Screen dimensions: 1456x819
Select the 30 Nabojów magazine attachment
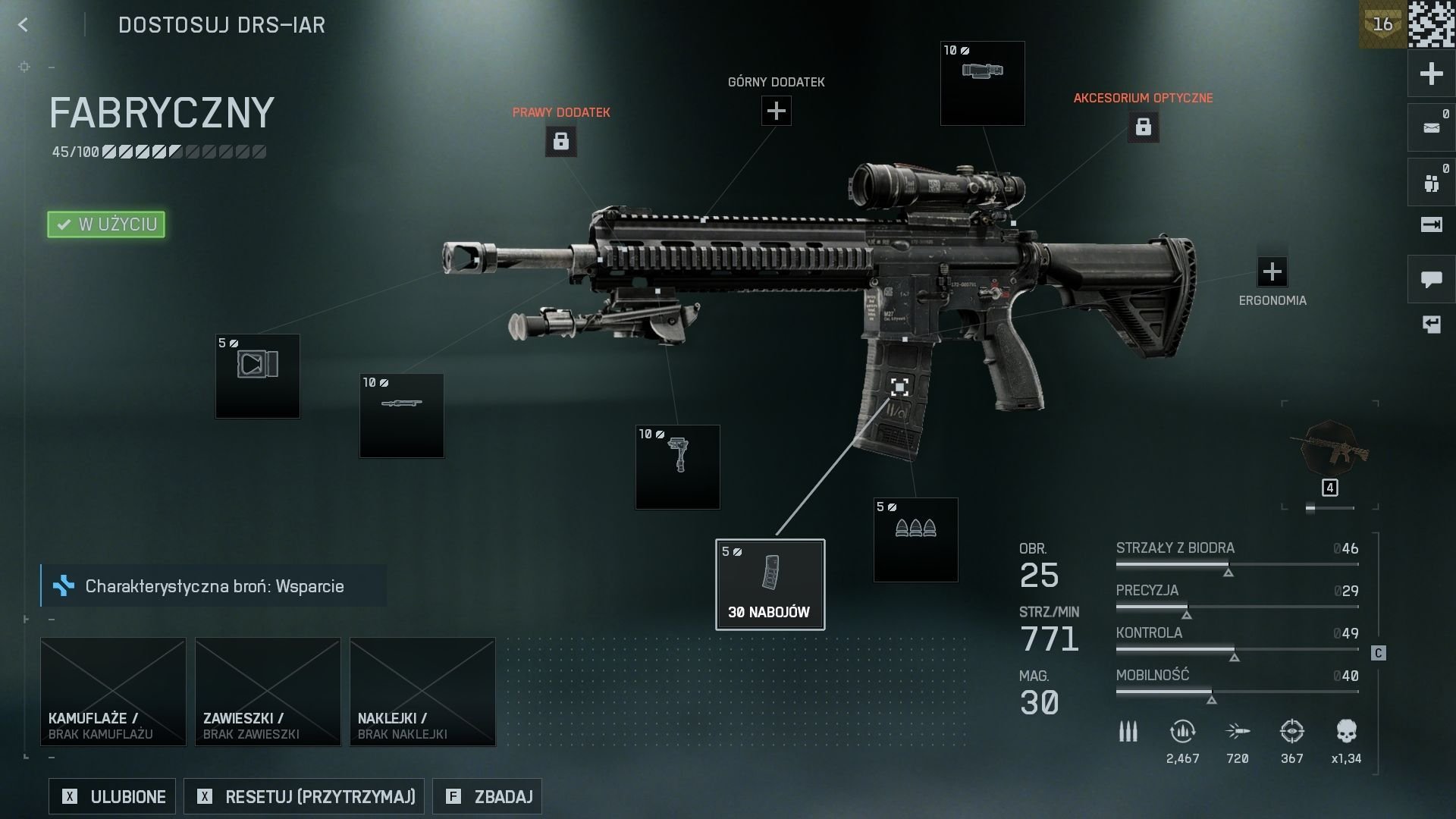(x=770, y=584)
